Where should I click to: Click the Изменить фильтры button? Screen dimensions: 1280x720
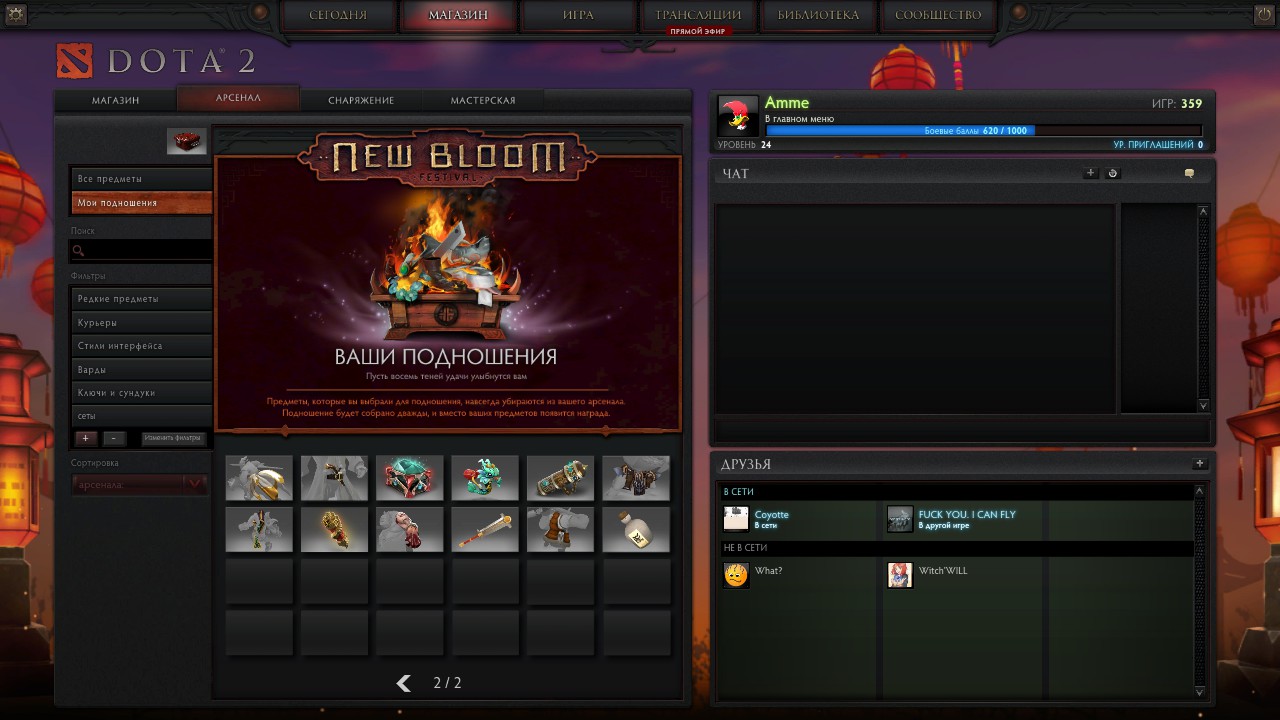click(173, 438)
